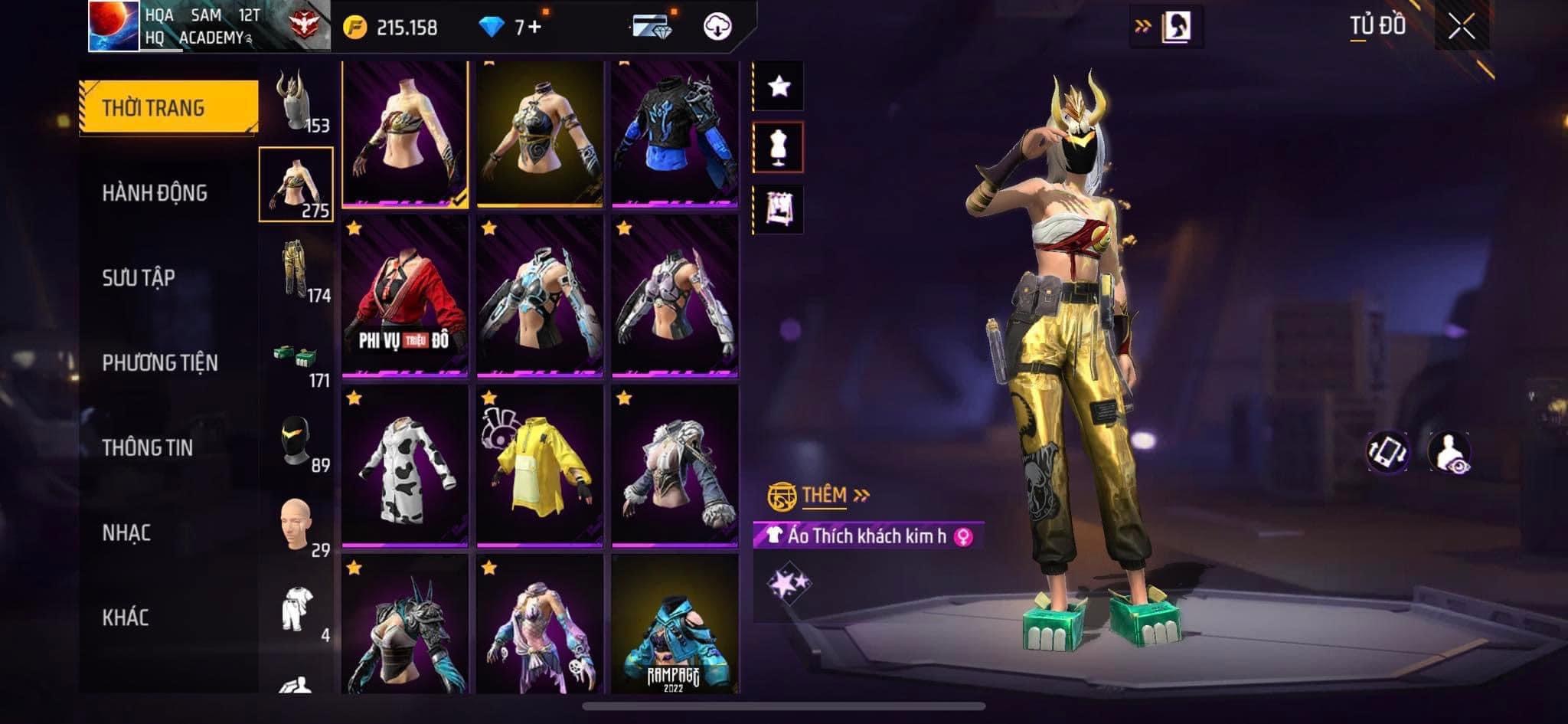Close the Tủ Đồ wardrobe screen

(1461, 28)
